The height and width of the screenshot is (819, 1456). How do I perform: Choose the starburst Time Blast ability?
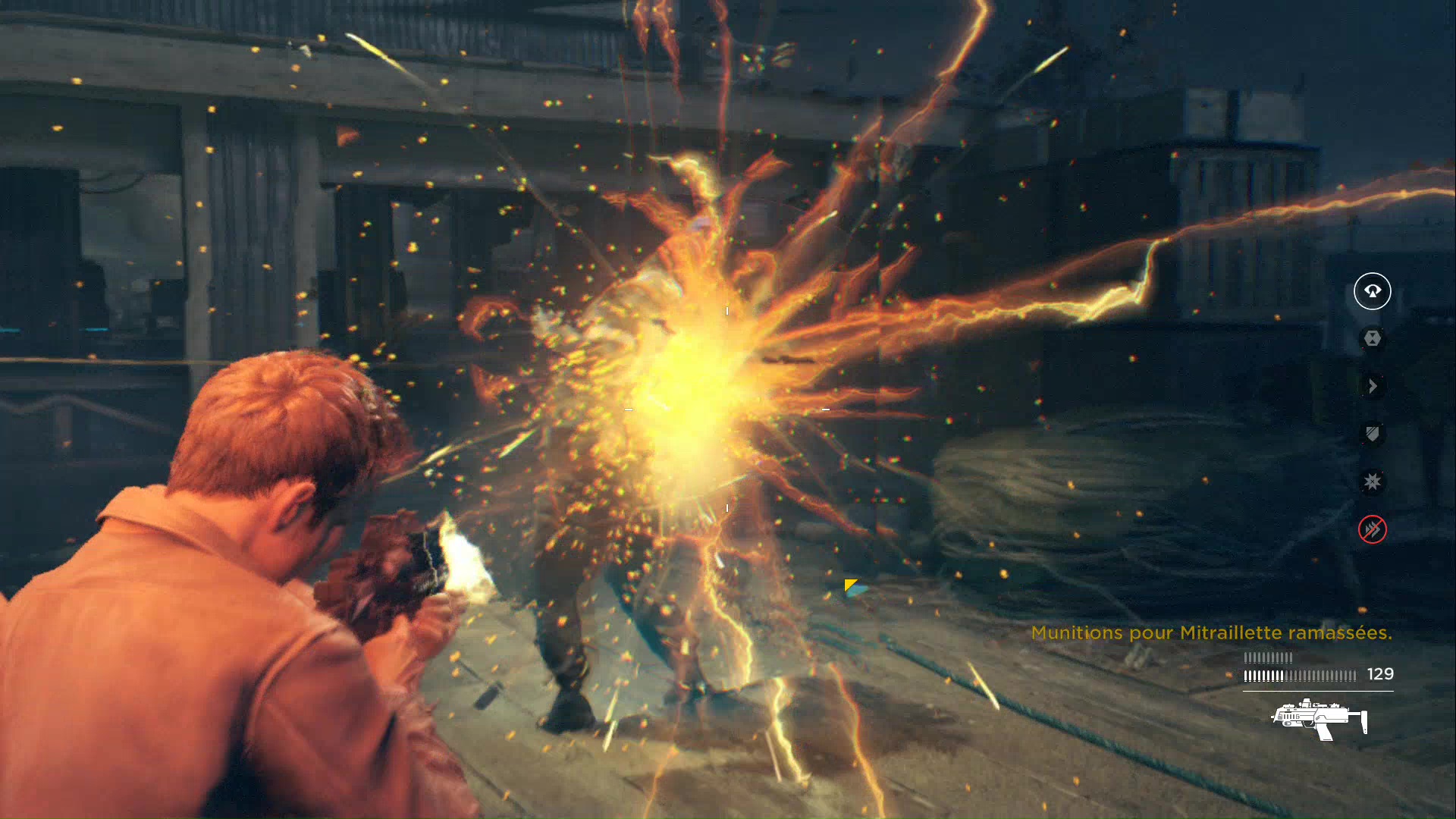click(x=1372, y=482)
